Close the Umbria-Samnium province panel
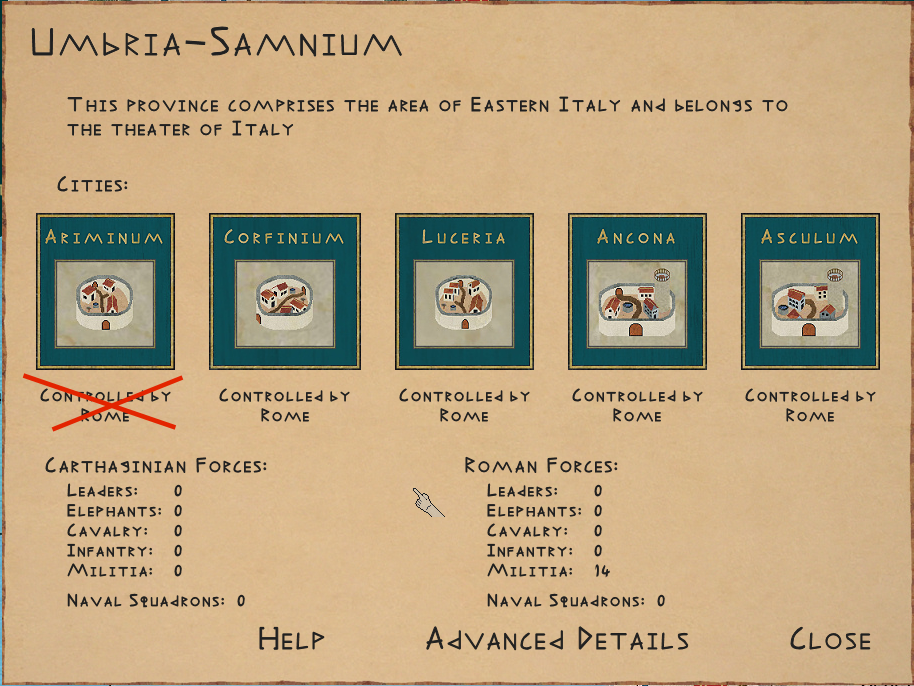Image resolution: width=914 pixels, height=686 pixels. [x=830, y=640]
